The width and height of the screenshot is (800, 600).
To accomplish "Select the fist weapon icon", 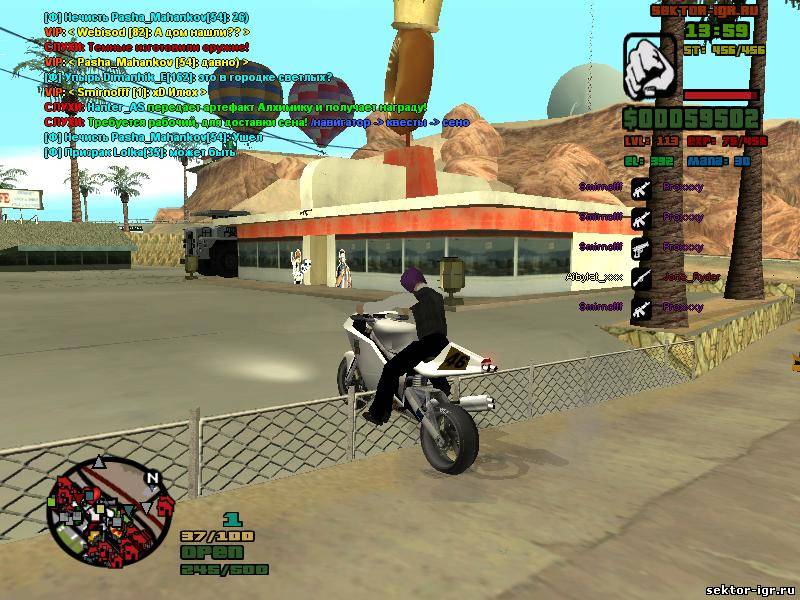I will pos(650,67).
